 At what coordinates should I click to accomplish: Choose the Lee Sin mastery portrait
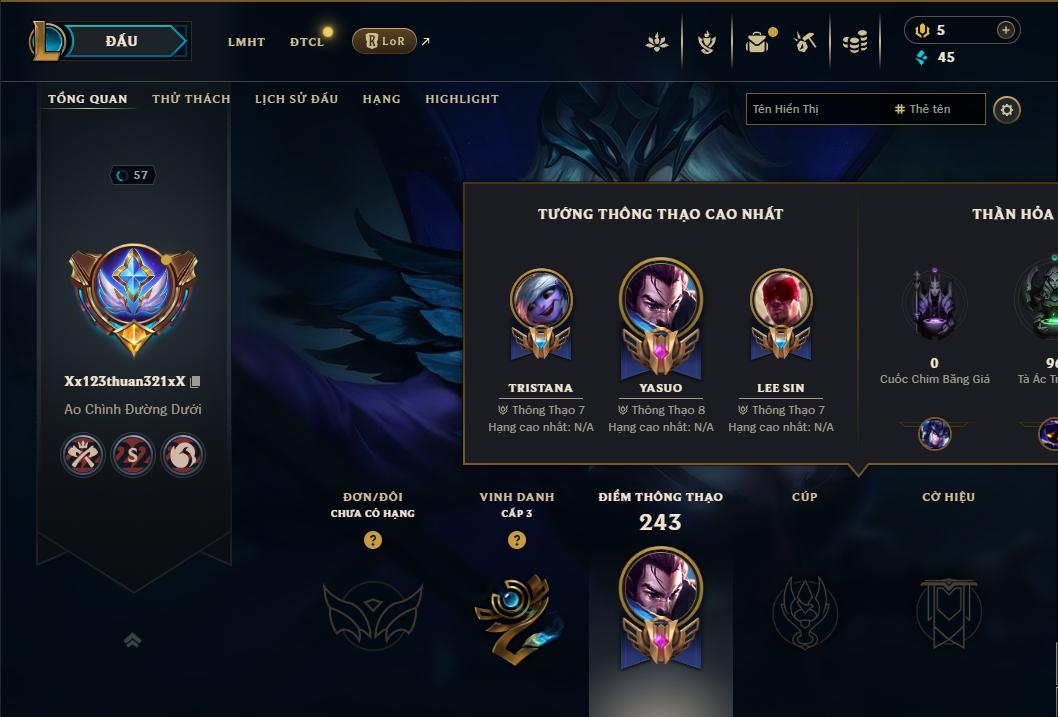click(x=781, y=300)
